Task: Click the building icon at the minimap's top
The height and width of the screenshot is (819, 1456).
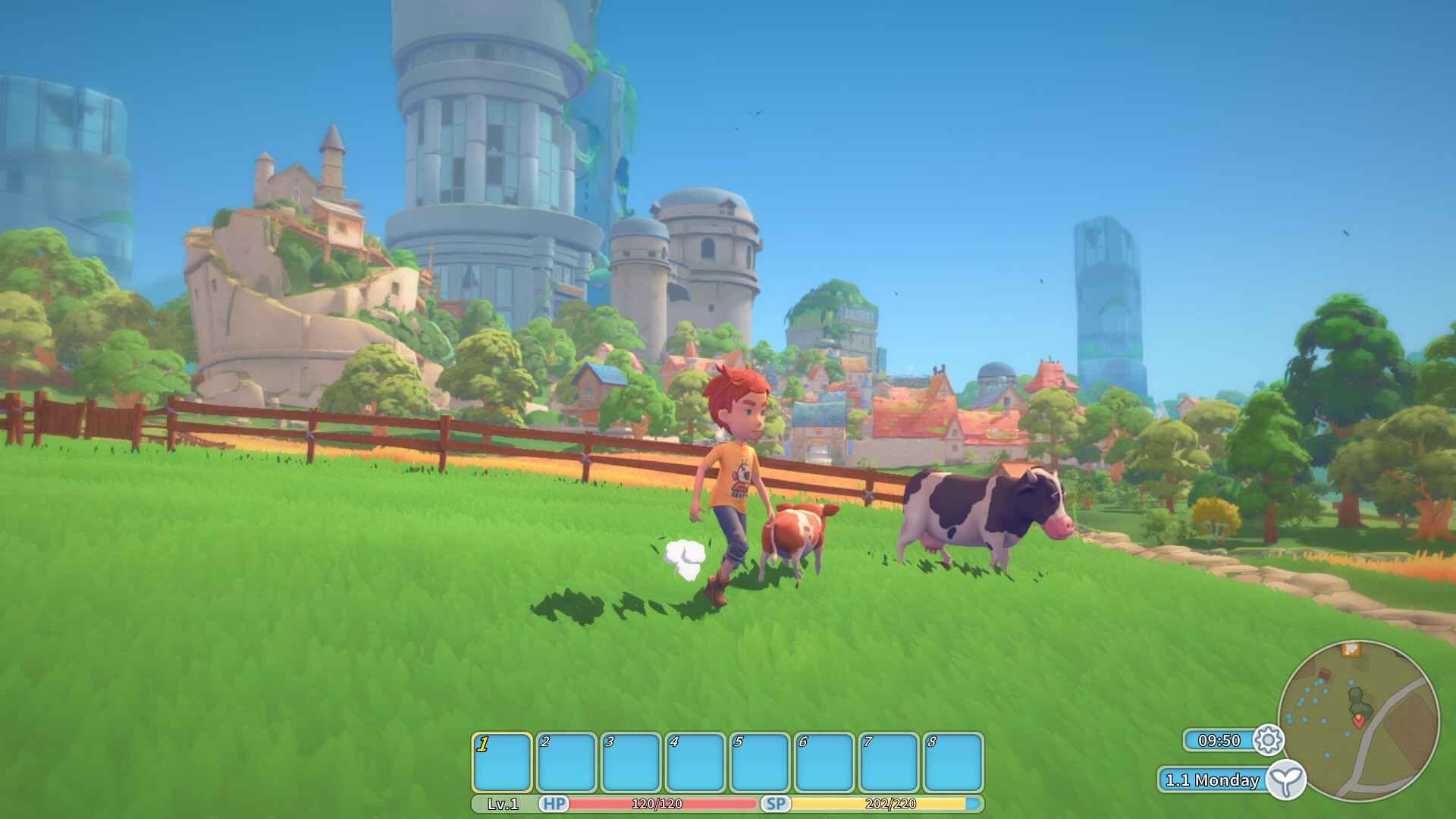Action: pos(1350,651)
